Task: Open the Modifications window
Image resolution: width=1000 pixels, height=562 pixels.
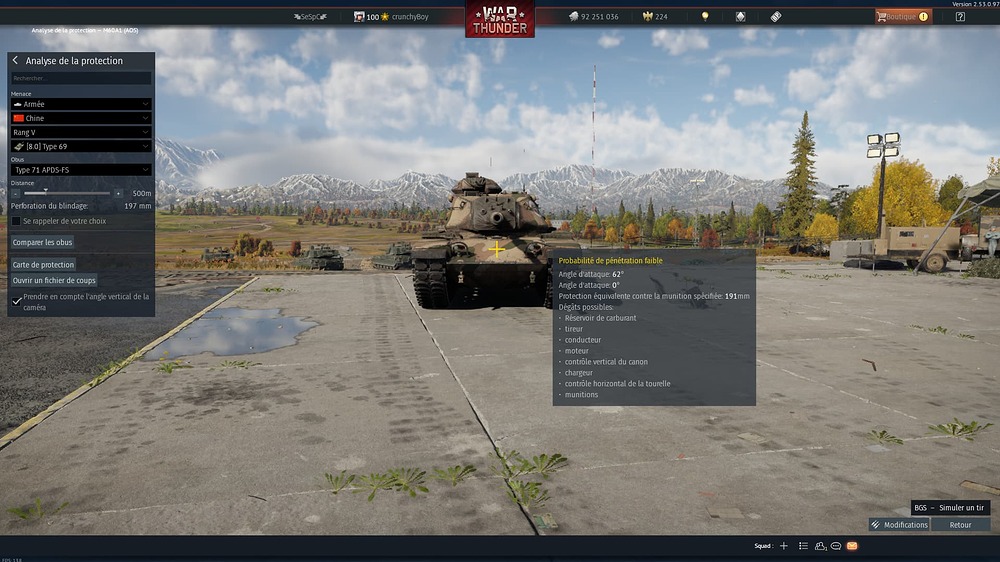Action: pyautogui.click(x=899, y=525)
